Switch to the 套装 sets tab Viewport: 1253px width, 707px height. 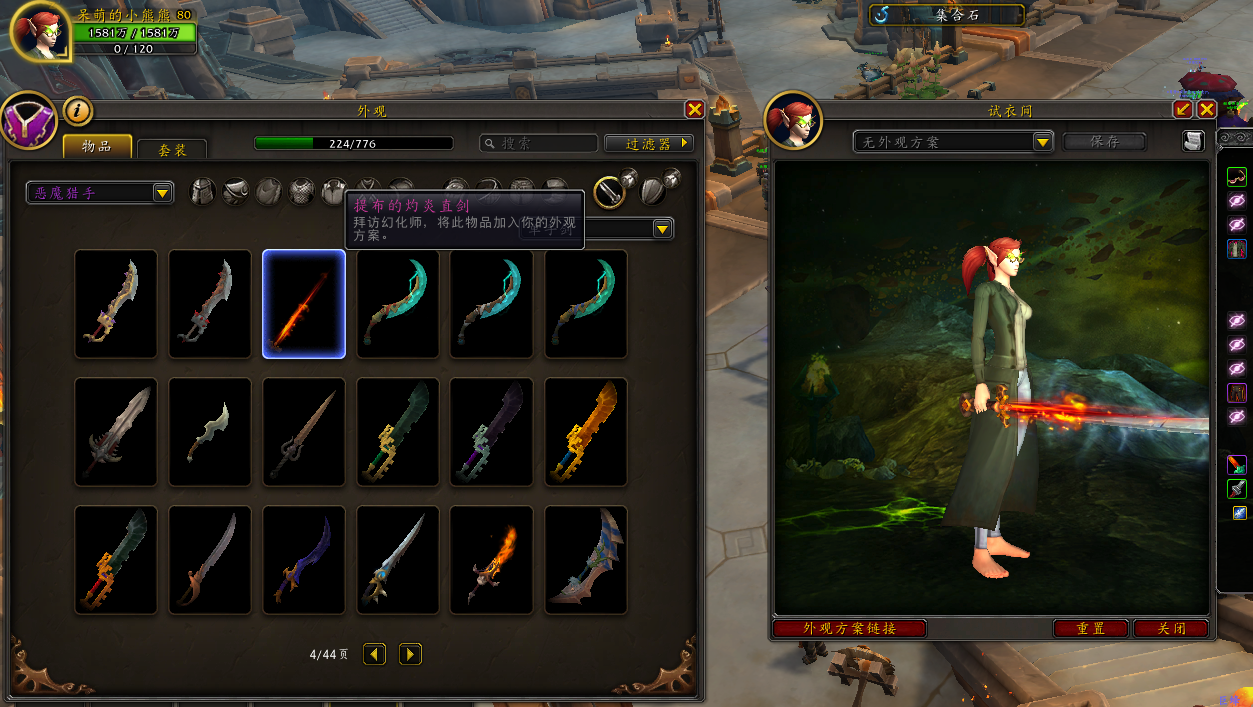click(172, 149)
